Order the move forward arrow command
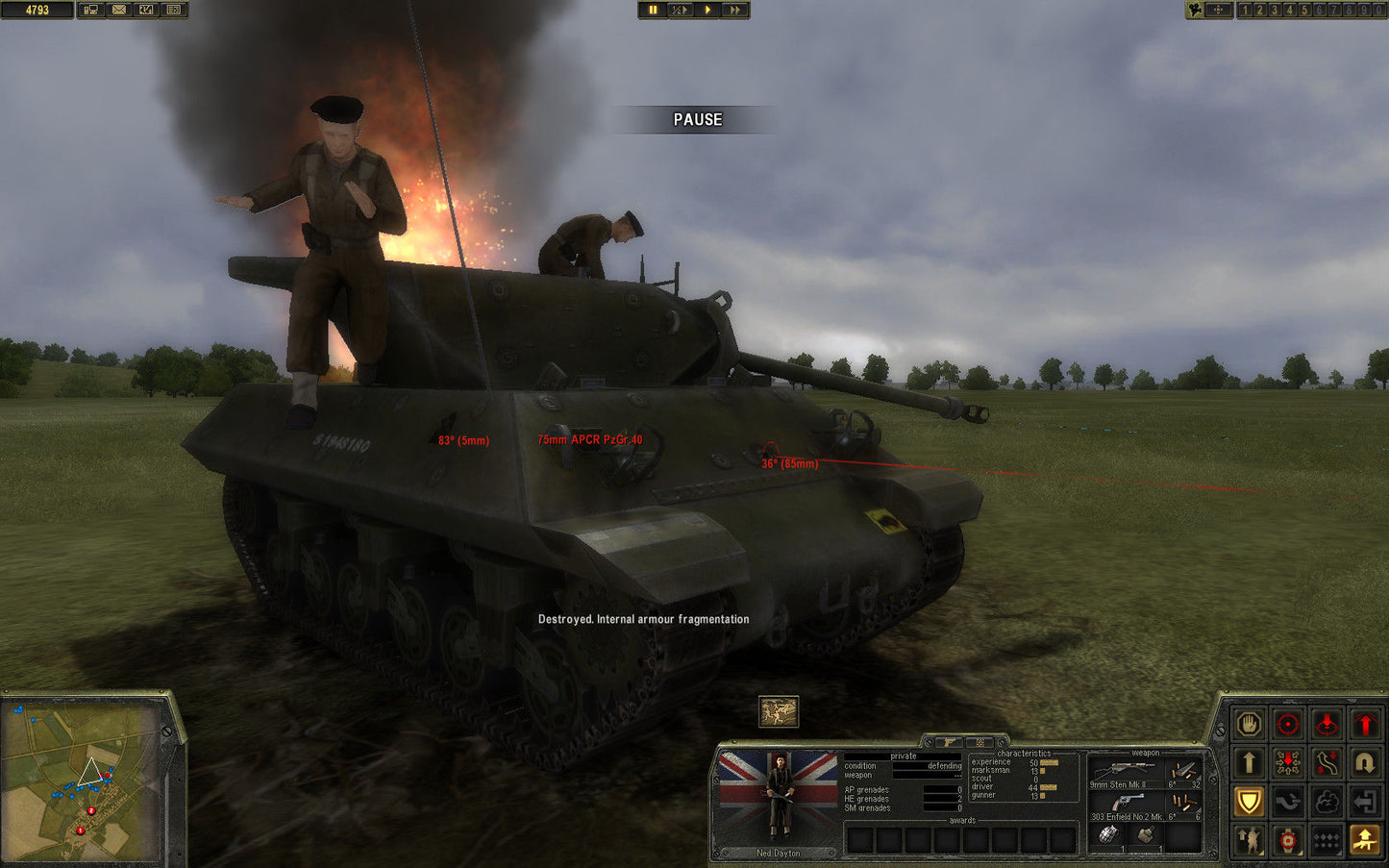Image resolution: width=1389 pixels, height=868 pixels. coord(1249,760)
